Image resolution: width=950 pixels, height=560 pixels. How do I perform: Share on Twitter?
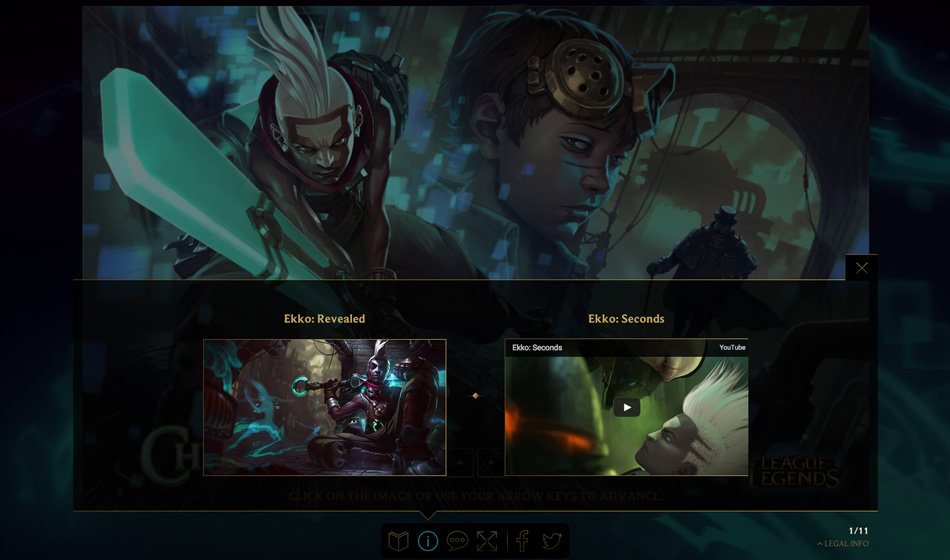click(551, 541)
